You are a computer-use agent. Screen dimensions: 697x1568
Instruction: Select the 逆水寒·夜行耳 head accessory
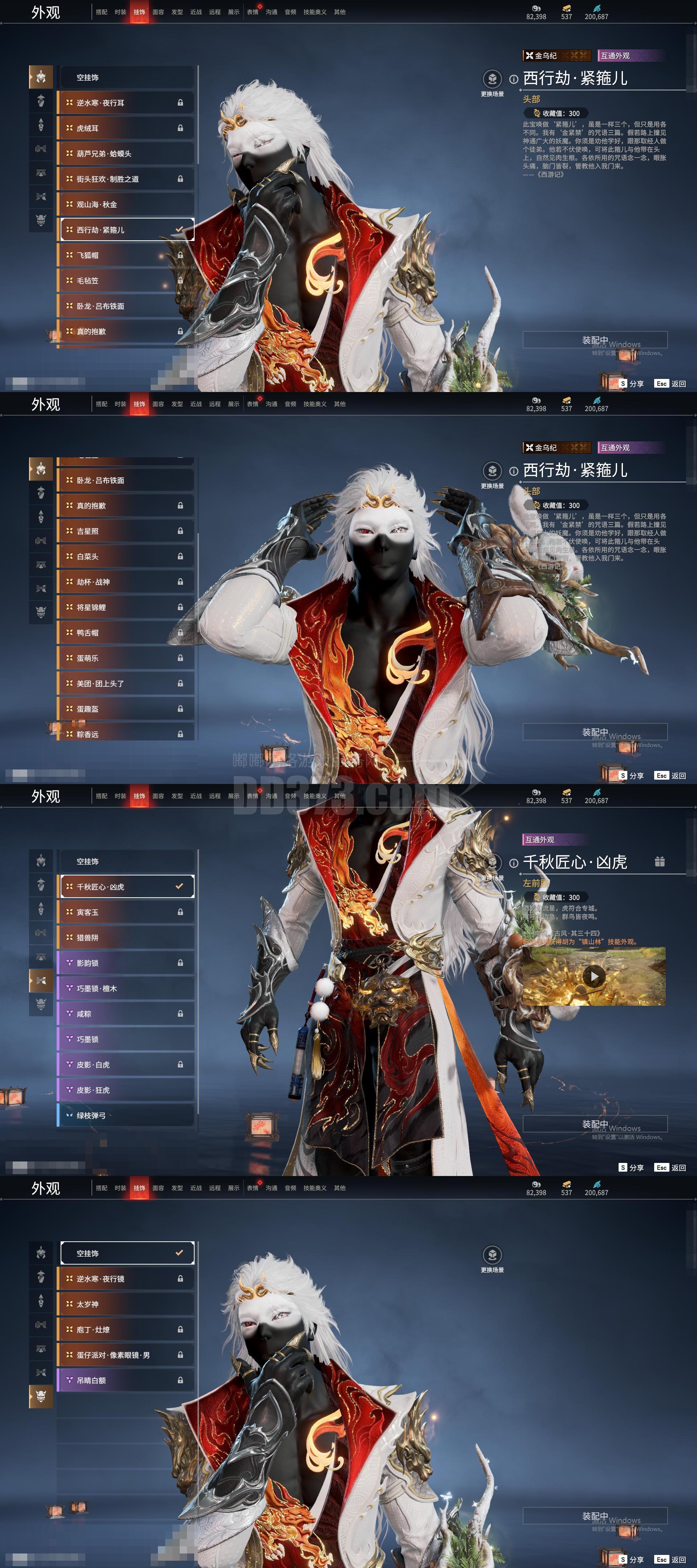126,103
